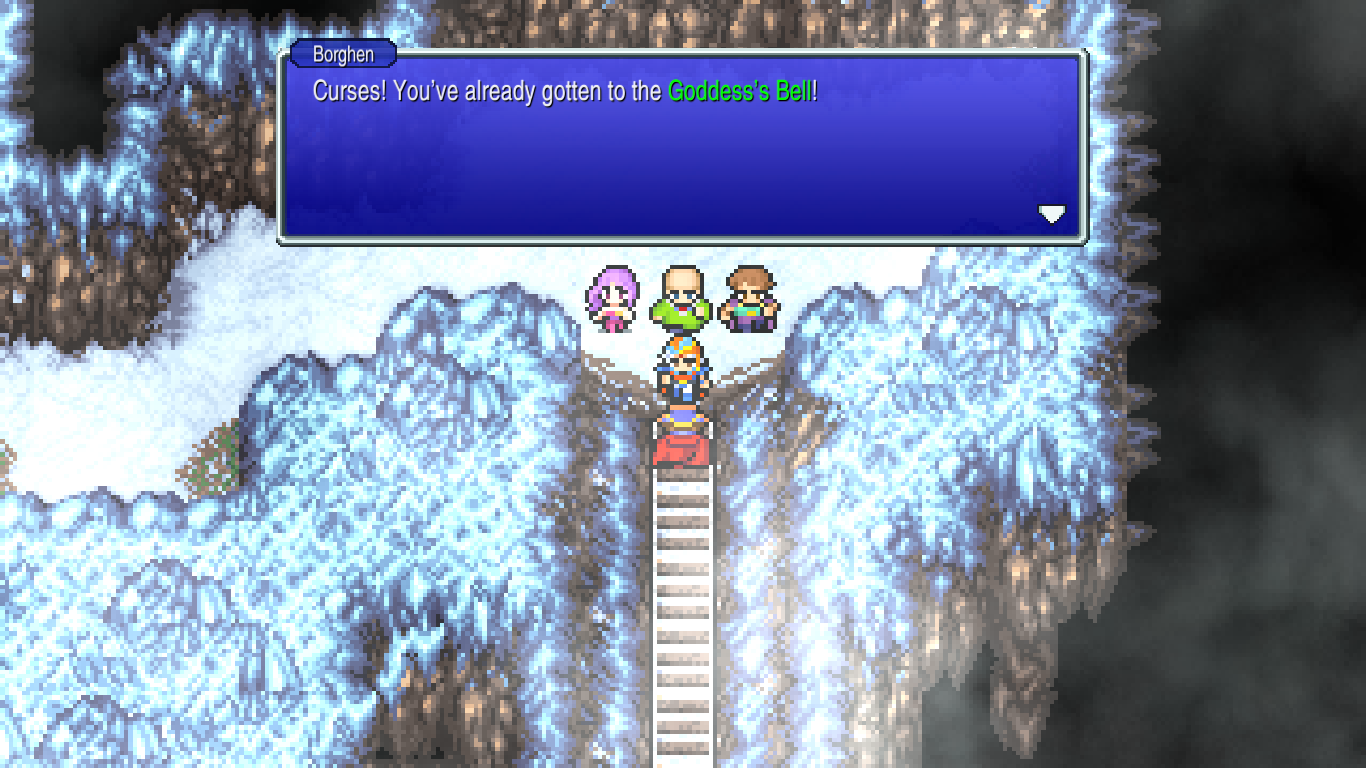Click the white continue arrow in dialogue box
This screenshot has height=768, width=1366.
pyautogui.click(x=1052, y=212)
